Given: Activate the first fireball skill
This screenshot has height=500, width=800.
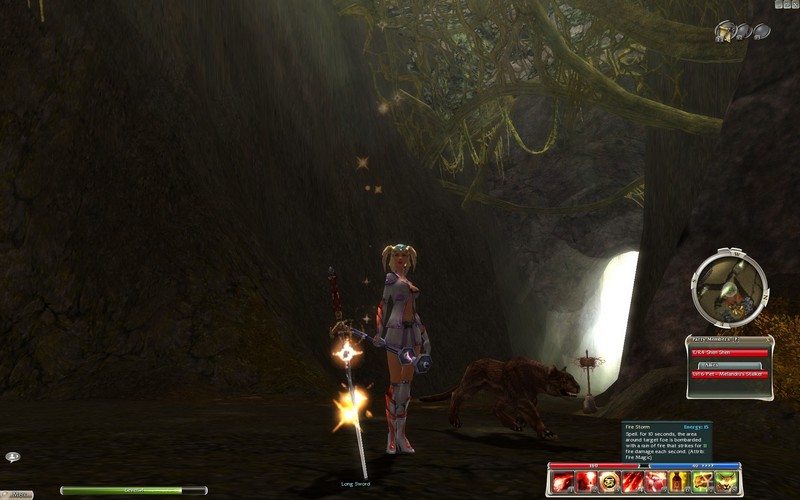Looking at the screenshot, I should pos(560,483).
